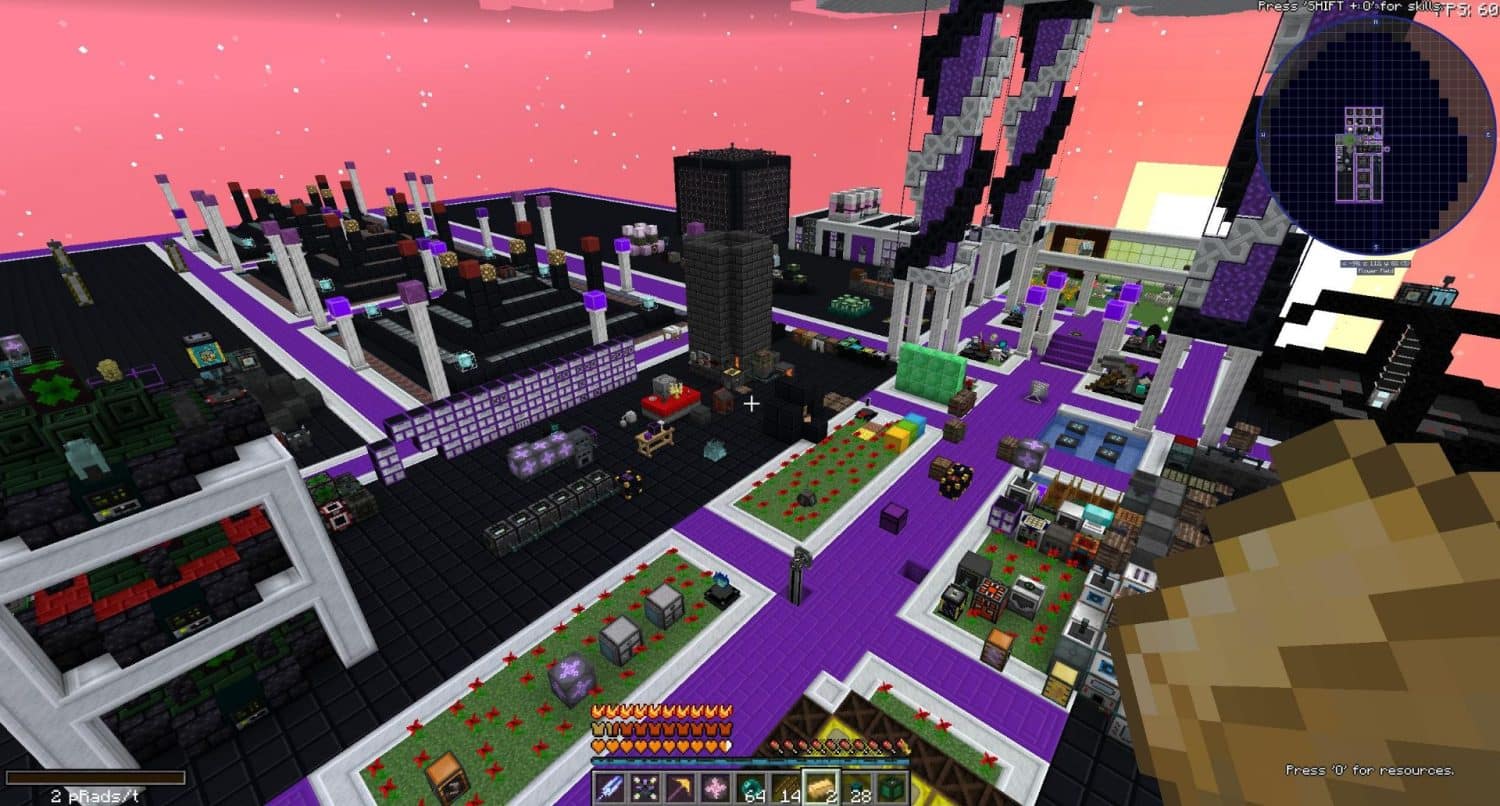Select the stack of 64 ender pearls
Image resolution: width=1500 pixels, height=806 pixels.
[x=750, y=786]
